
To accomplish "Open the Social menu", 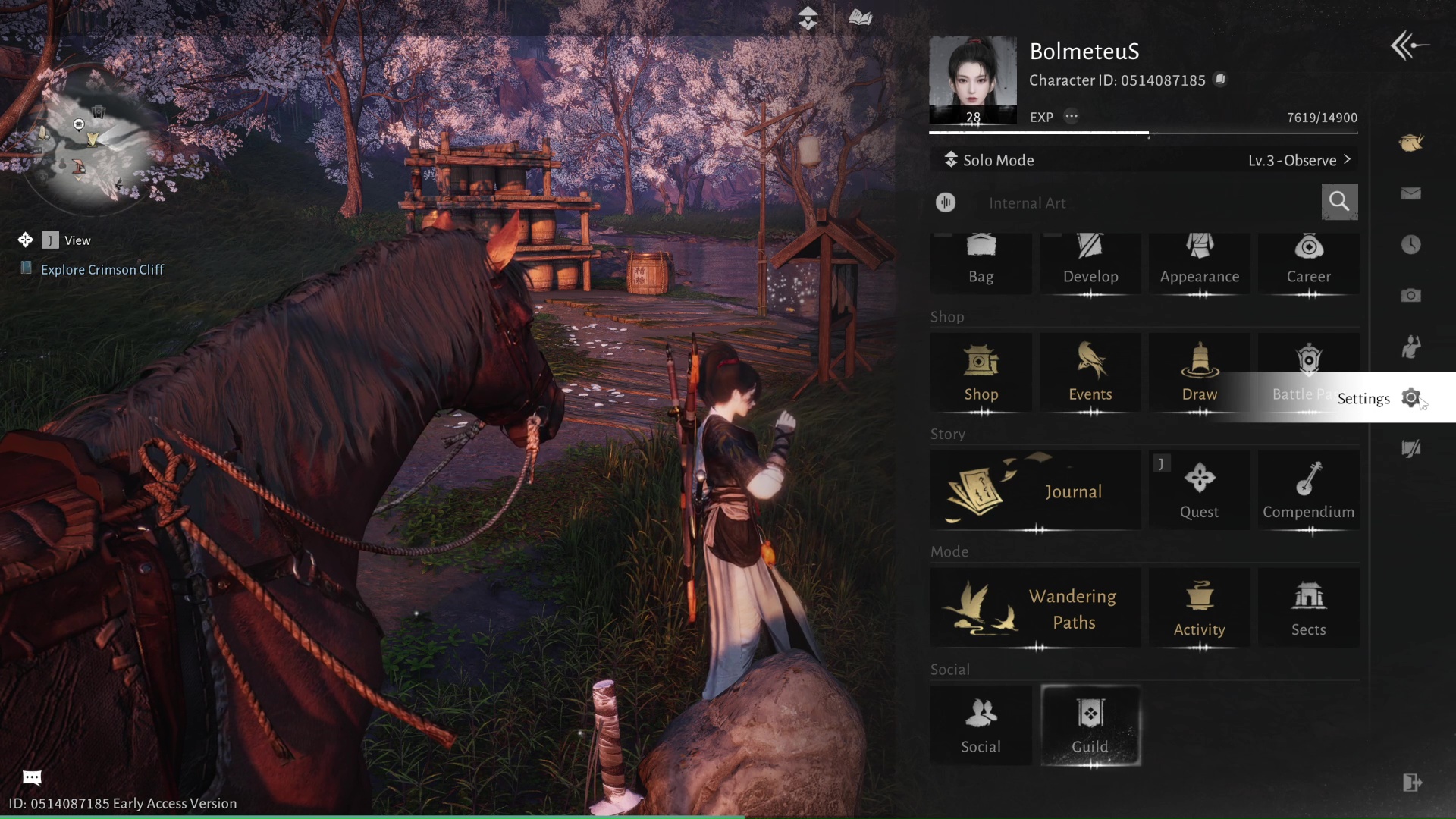I will [981, 726].
